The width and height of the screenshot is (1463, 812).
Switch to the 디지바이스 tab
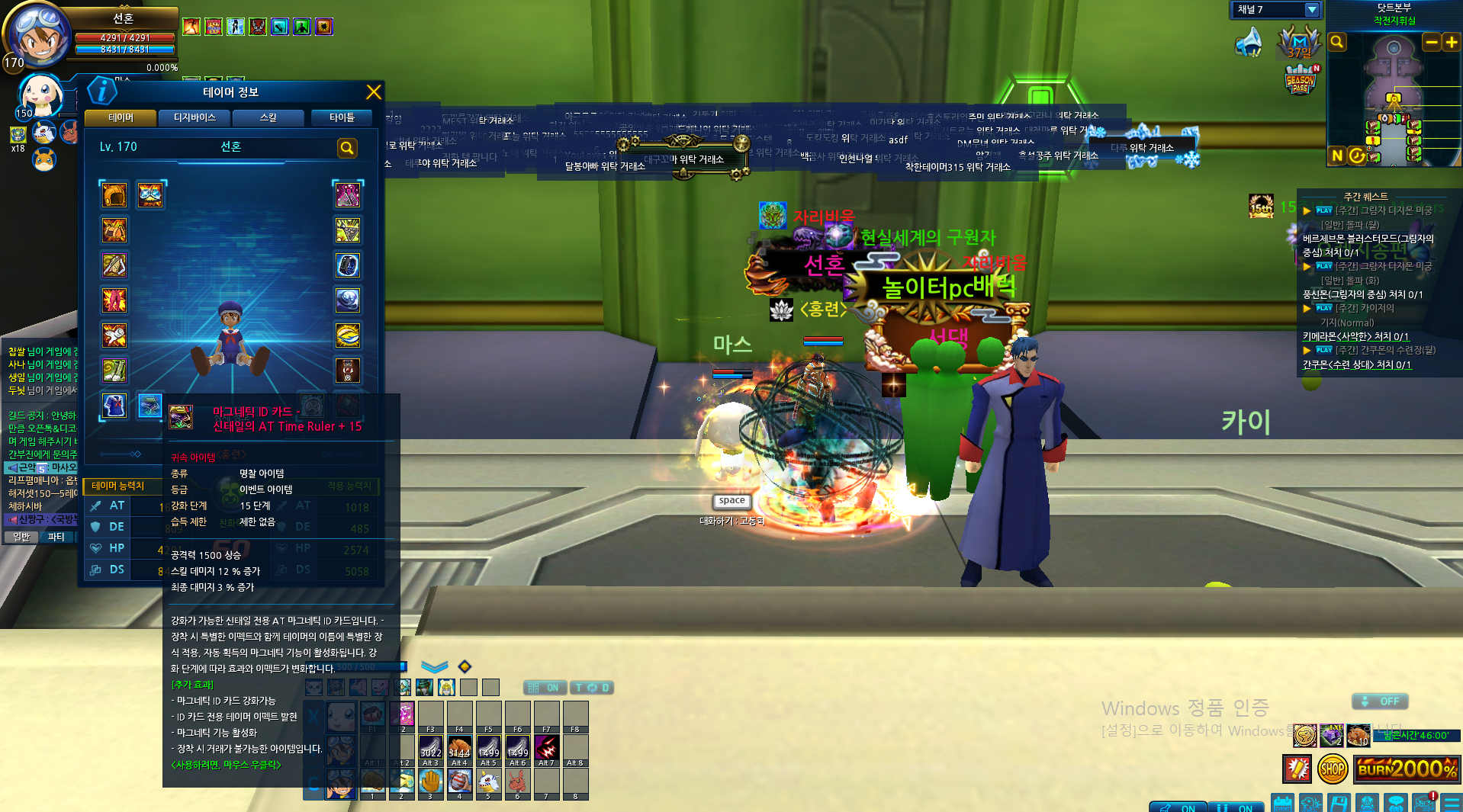pyautogui.click(x=195, y=117)
